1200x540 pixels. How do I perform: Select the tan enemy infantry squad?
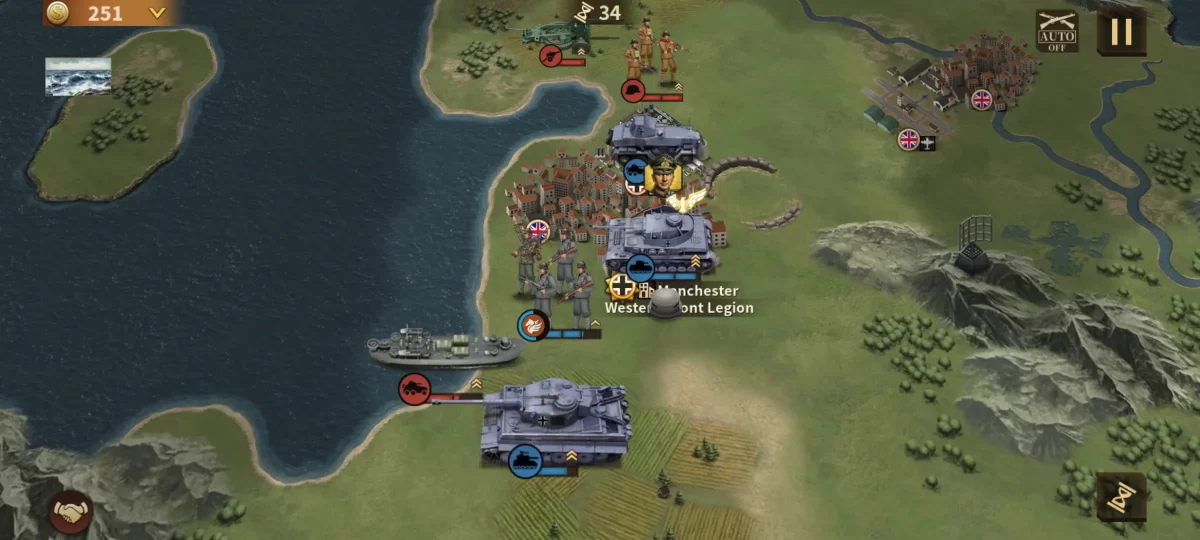click(x=652, y=52)
